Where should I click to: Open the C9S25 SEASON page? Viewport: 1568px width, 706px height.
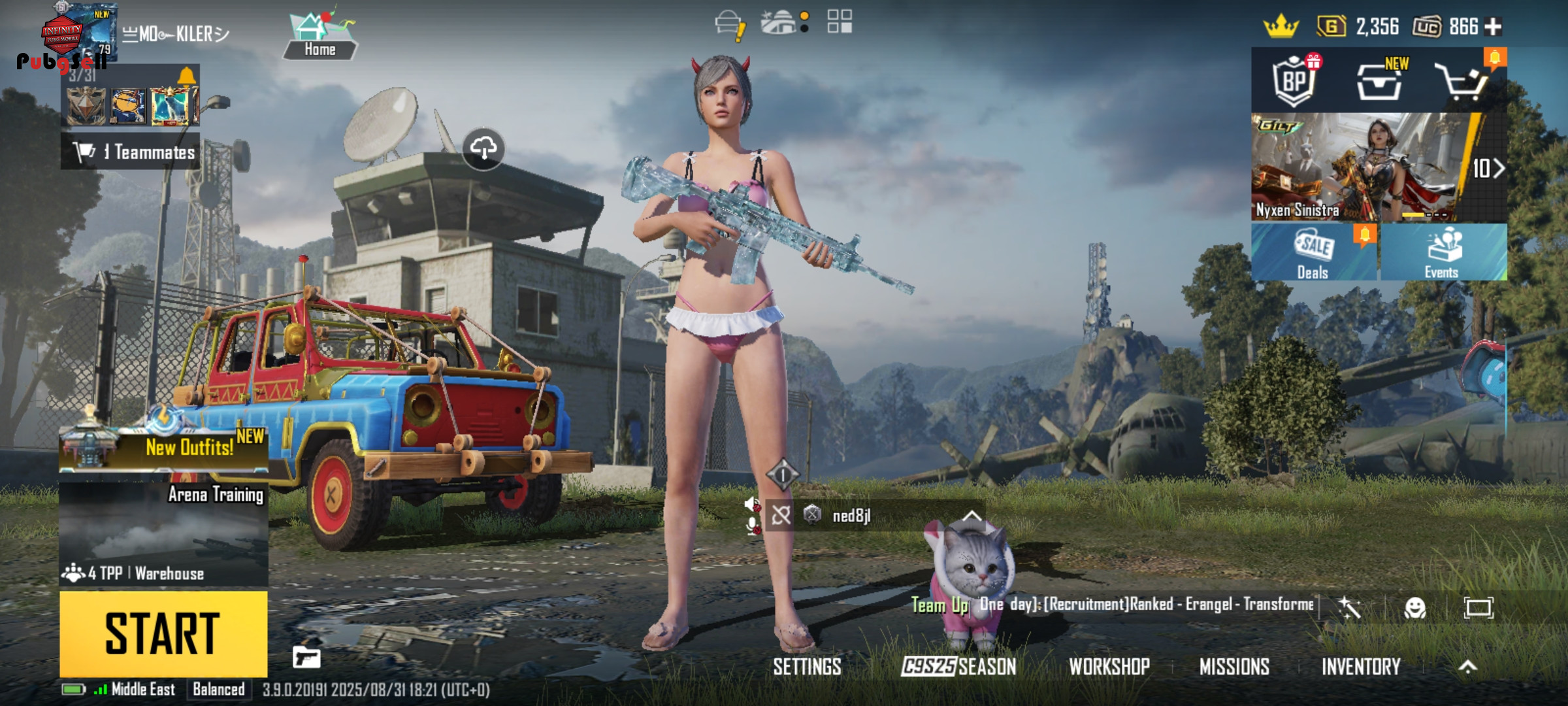click(958, 667)
